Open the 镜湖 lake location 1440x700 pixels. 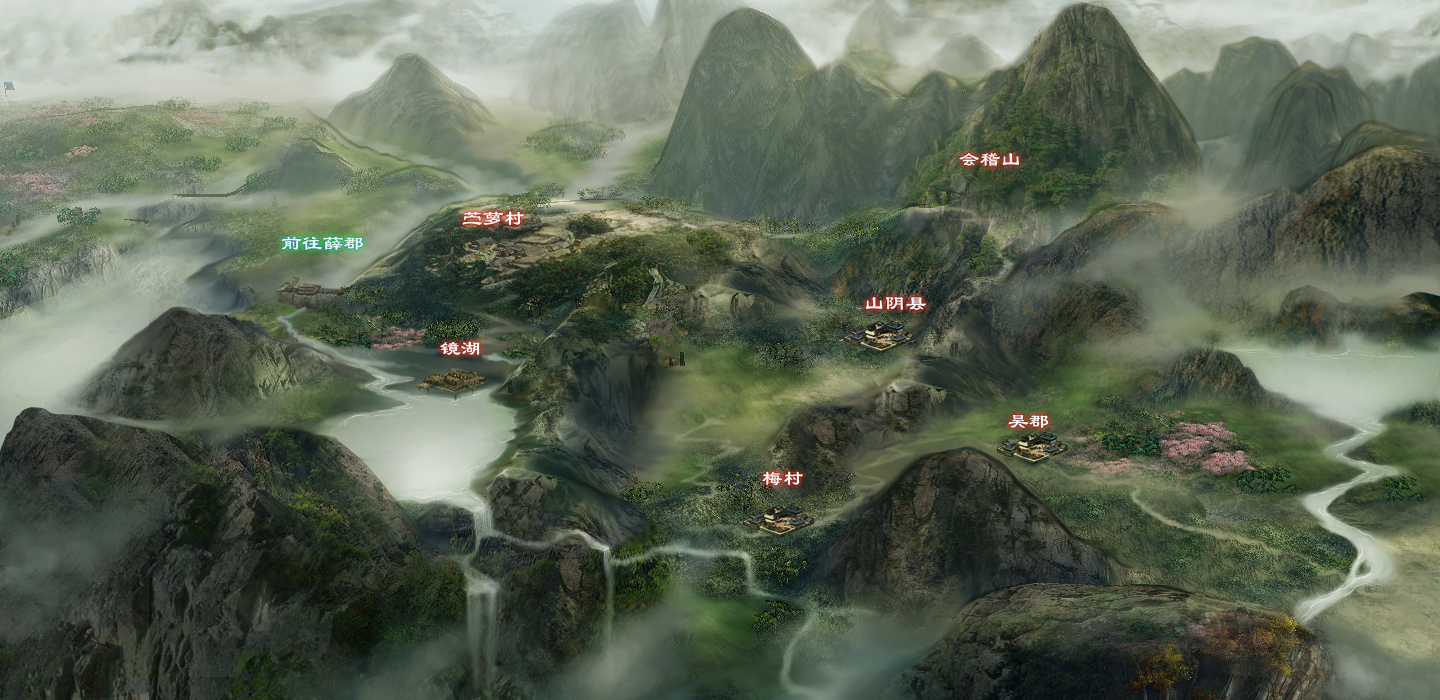(x=460, y=349)
